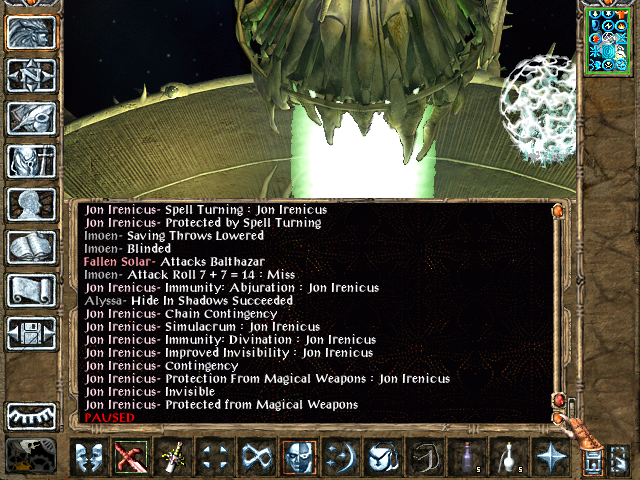This screenshot has width=640, height=480.
Task: Open the options floppy-disk menu
Action: click(31, 333)
